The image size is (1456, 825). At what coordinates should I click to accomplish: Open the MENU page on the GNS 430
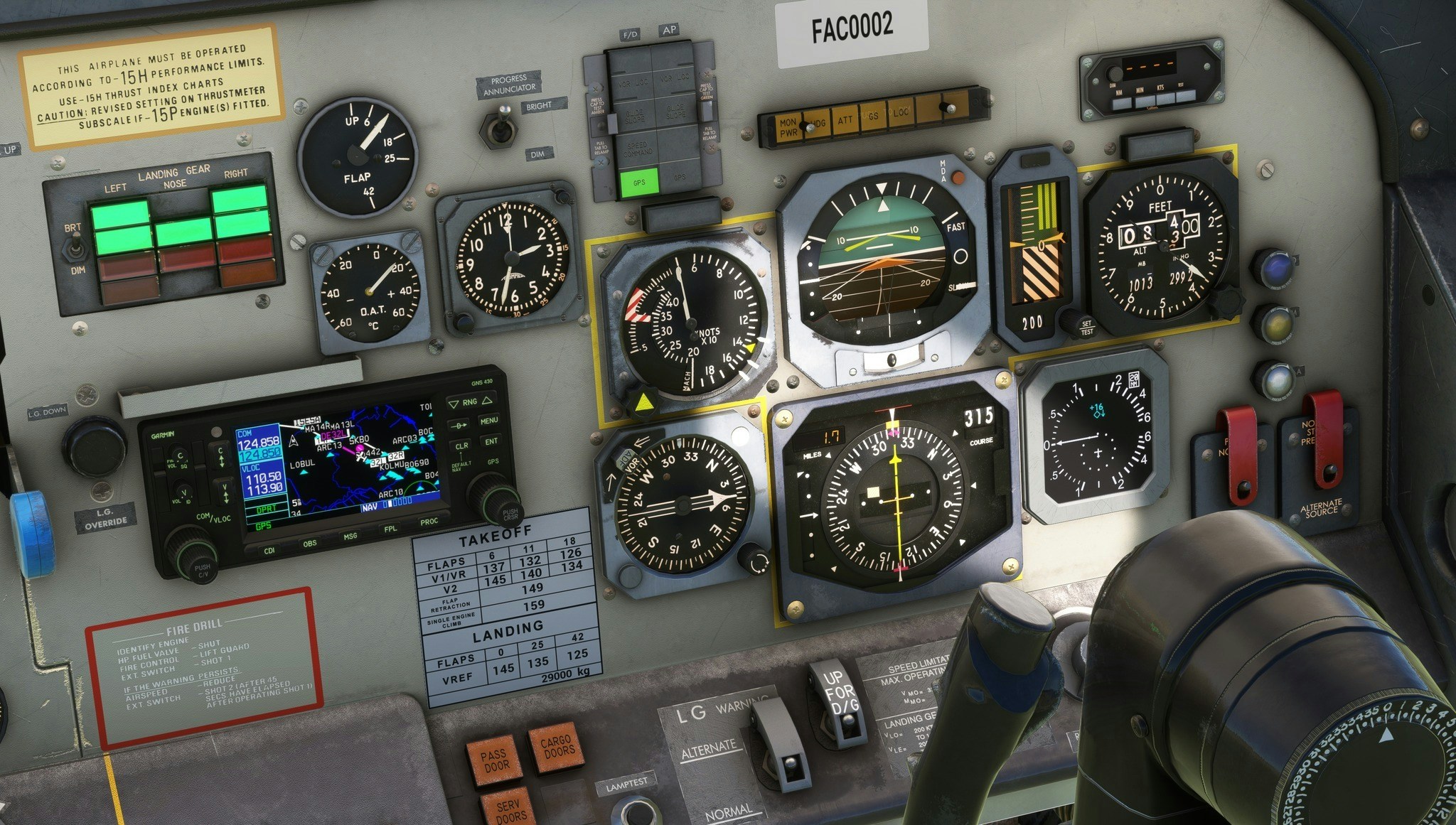[489, 421]
